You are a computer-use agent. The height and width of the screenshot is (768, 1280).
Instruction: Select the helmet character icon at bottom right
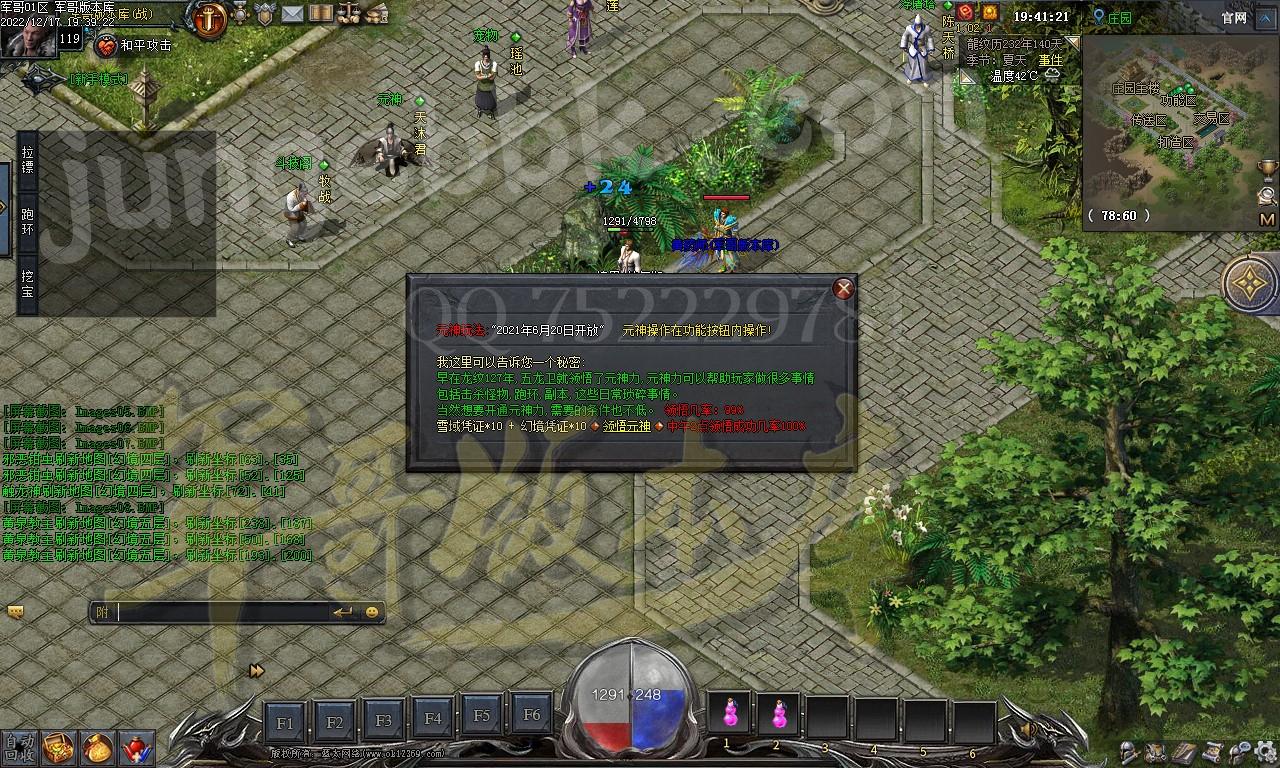[x=1128, y=752]
